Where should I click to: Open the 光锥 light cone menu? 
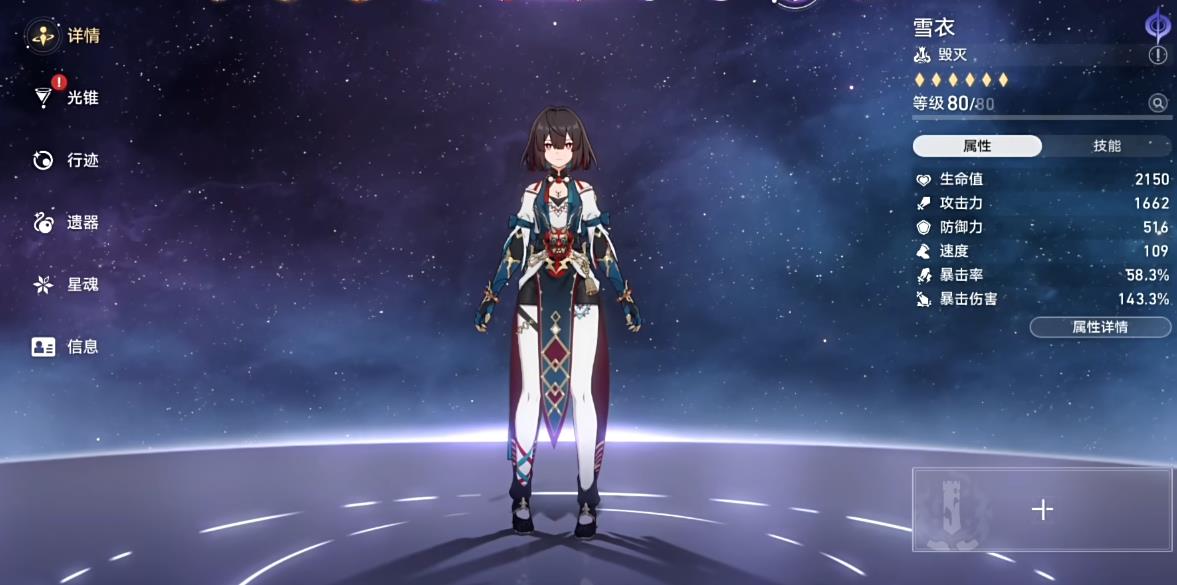tap(66, 98)
